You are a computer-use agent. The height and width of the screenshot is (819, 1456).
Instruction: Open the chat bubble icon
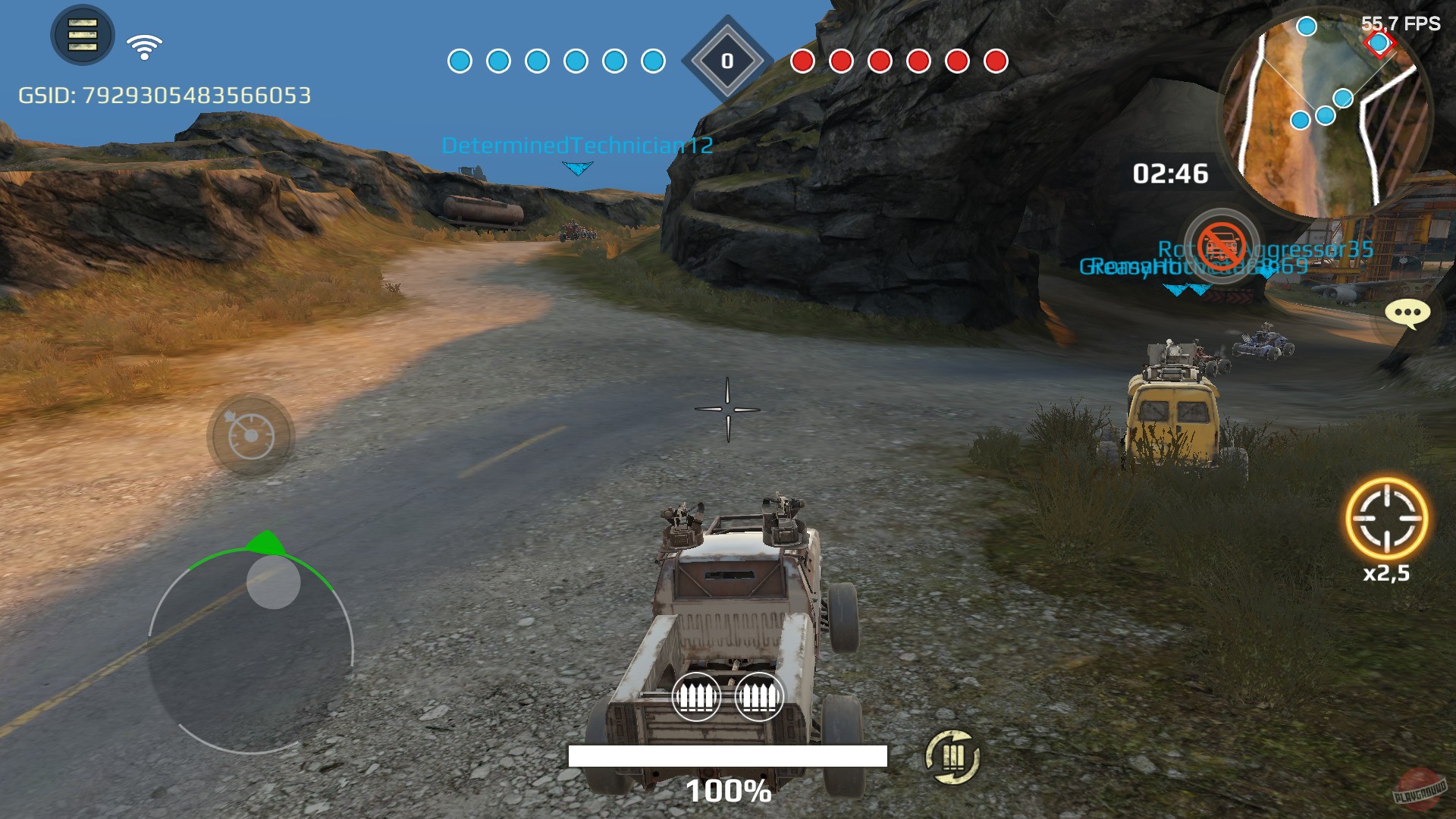coord(1406,313)
